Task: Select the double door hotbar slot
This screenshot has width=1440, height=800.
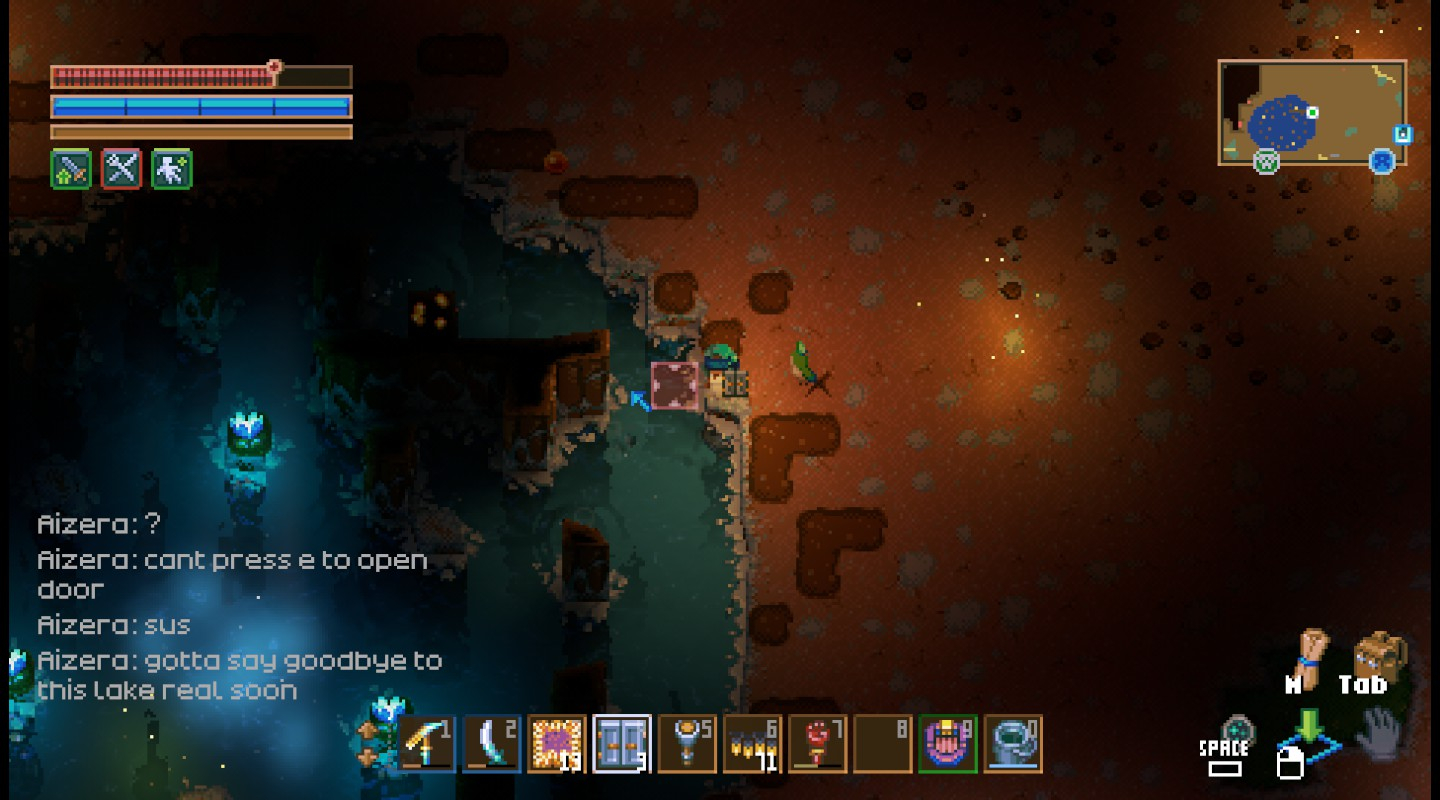Action: [x=622, y=744]
